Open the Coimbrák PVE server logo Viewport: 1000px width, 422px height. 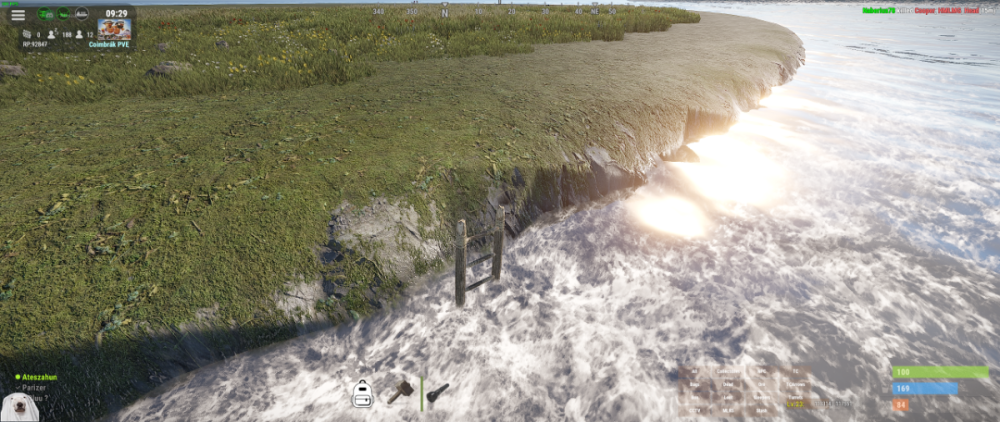click(x=114, y=29)
